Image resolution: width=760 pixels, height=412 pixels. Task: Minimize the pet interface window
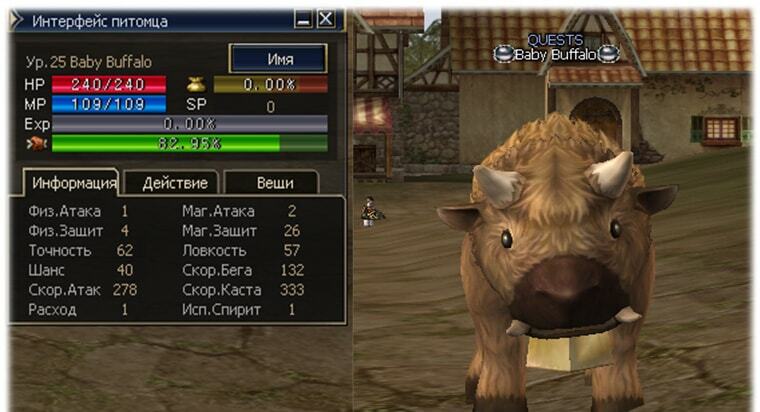(304, 19)
